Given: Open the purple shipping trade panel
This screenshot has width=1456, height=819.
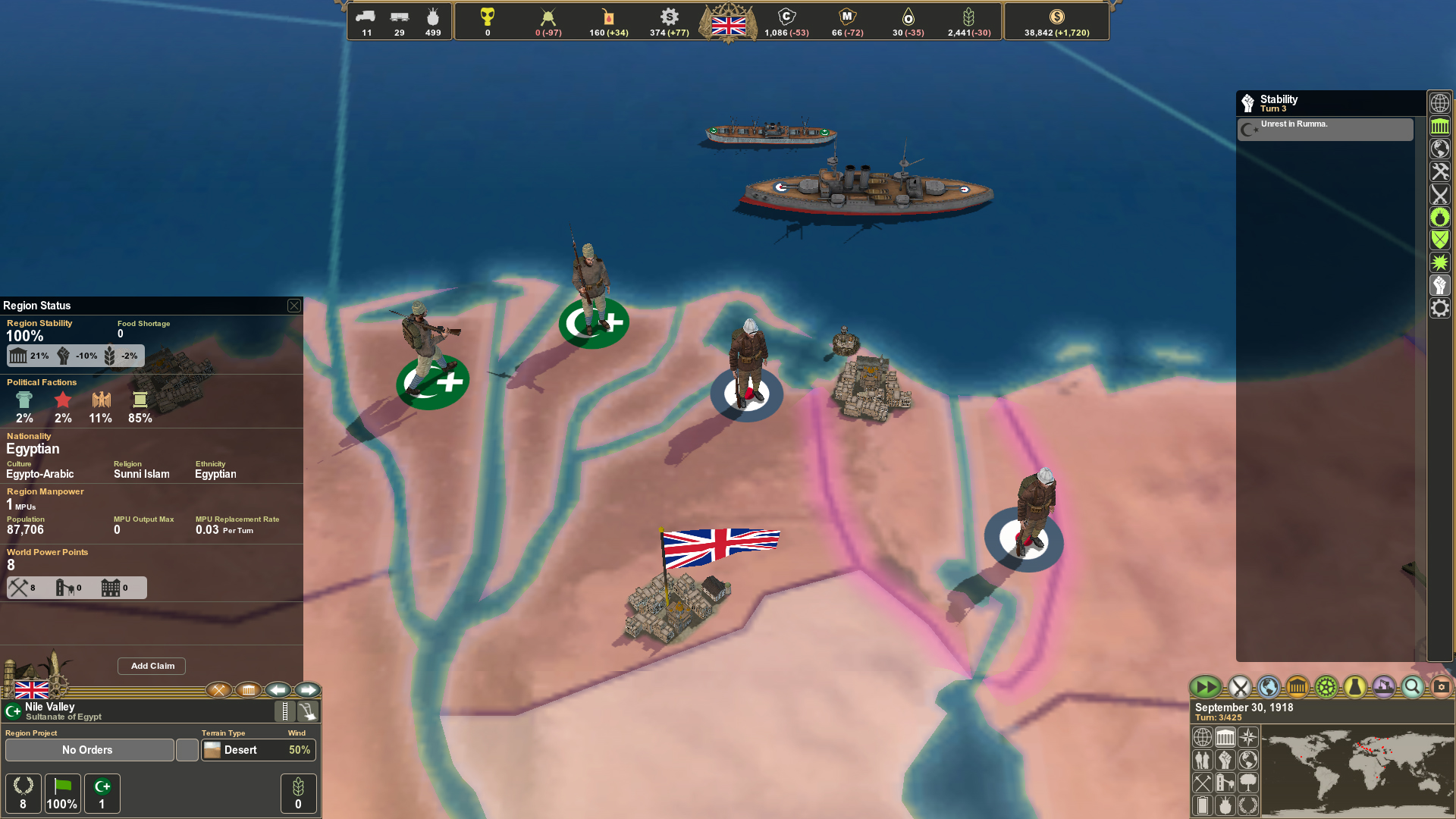Looking at the screenshot, I should [x=1383, y=687].
